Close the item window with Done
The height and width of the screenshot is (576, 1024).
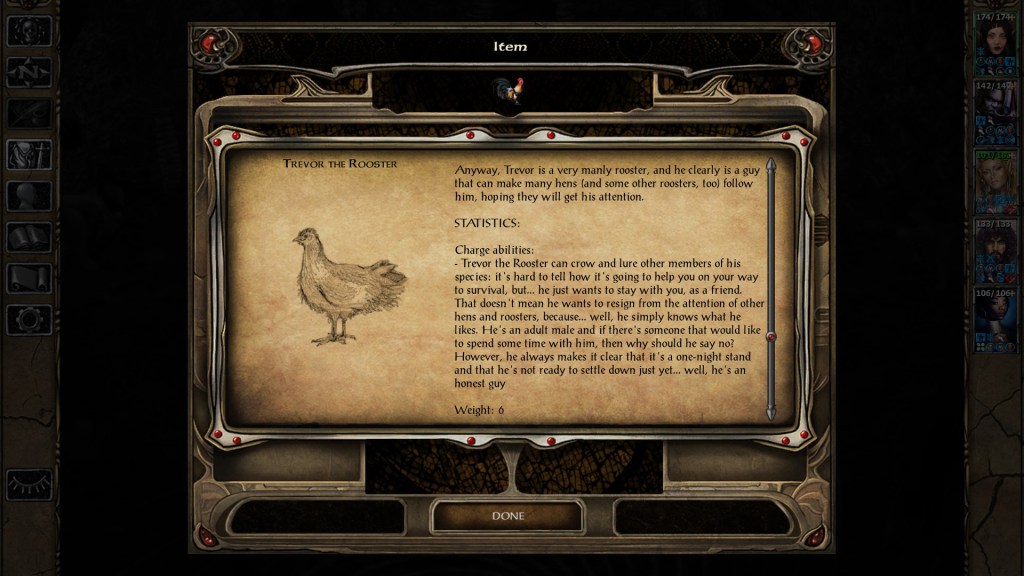pos(507,516)
